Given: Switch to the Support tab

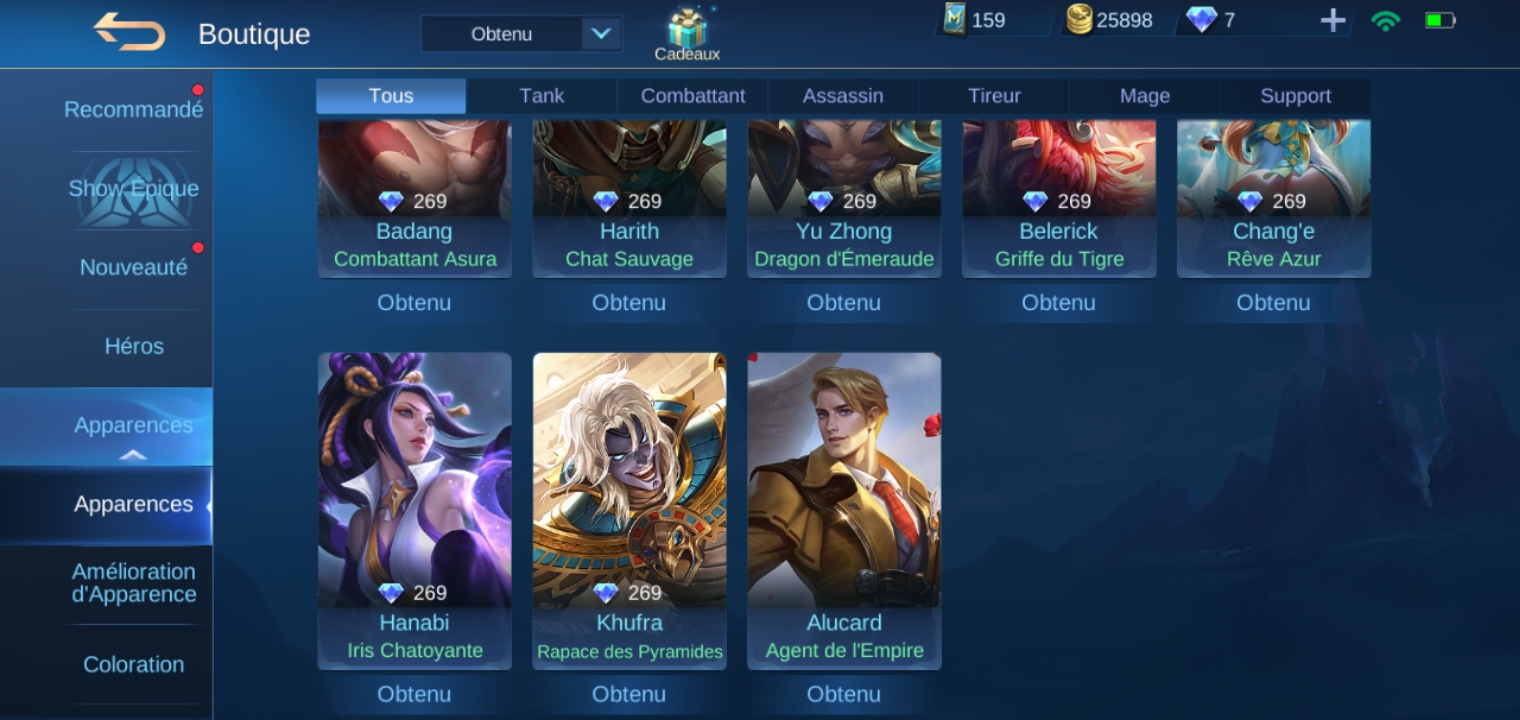Looking at the screenshot, I should point(1295,96).
